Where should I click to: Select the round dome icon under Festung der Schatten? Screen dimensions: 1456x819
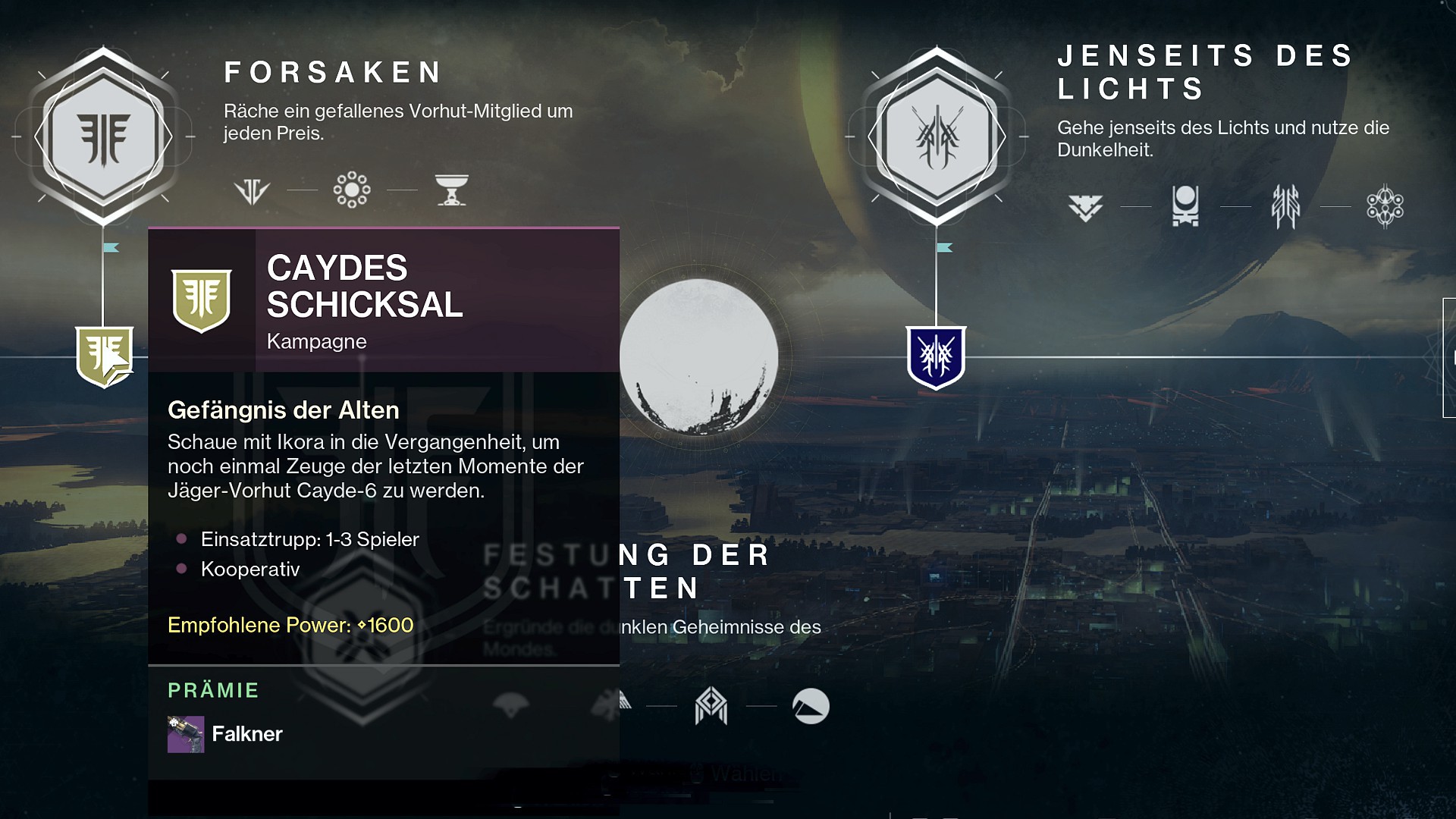(811, 707)
